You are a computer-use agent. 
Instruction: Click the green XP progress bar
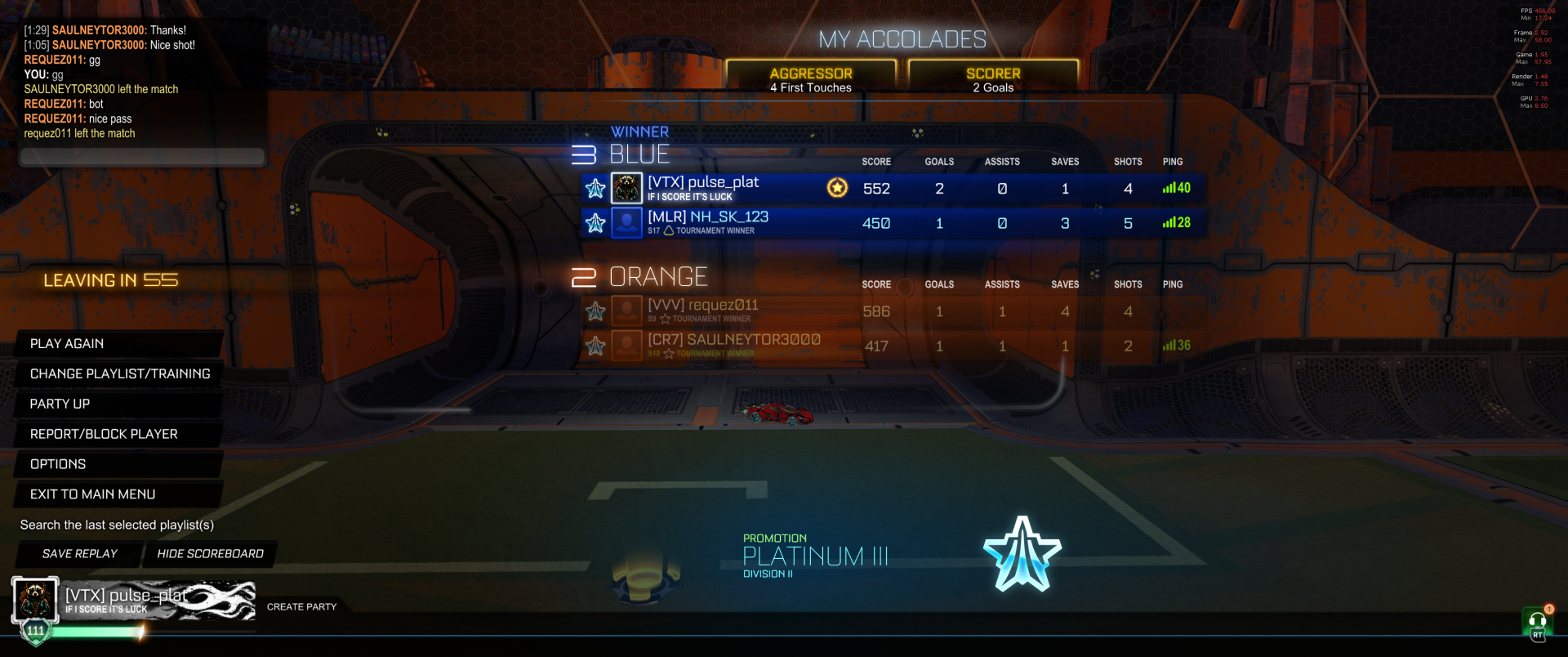click(94, 632)
